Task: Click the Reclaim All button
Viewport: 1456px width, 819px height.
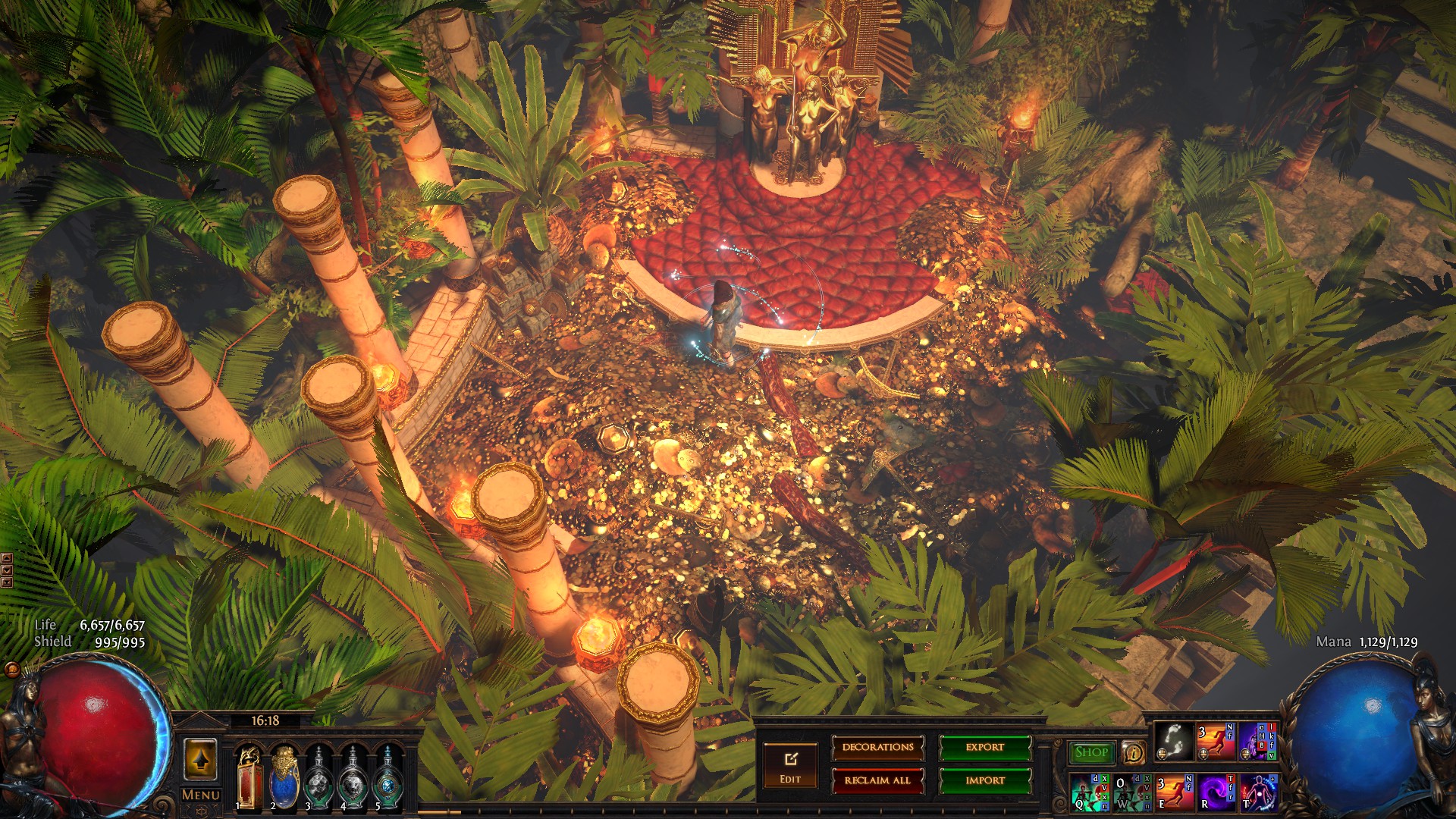Action: [x=877, y=780]
